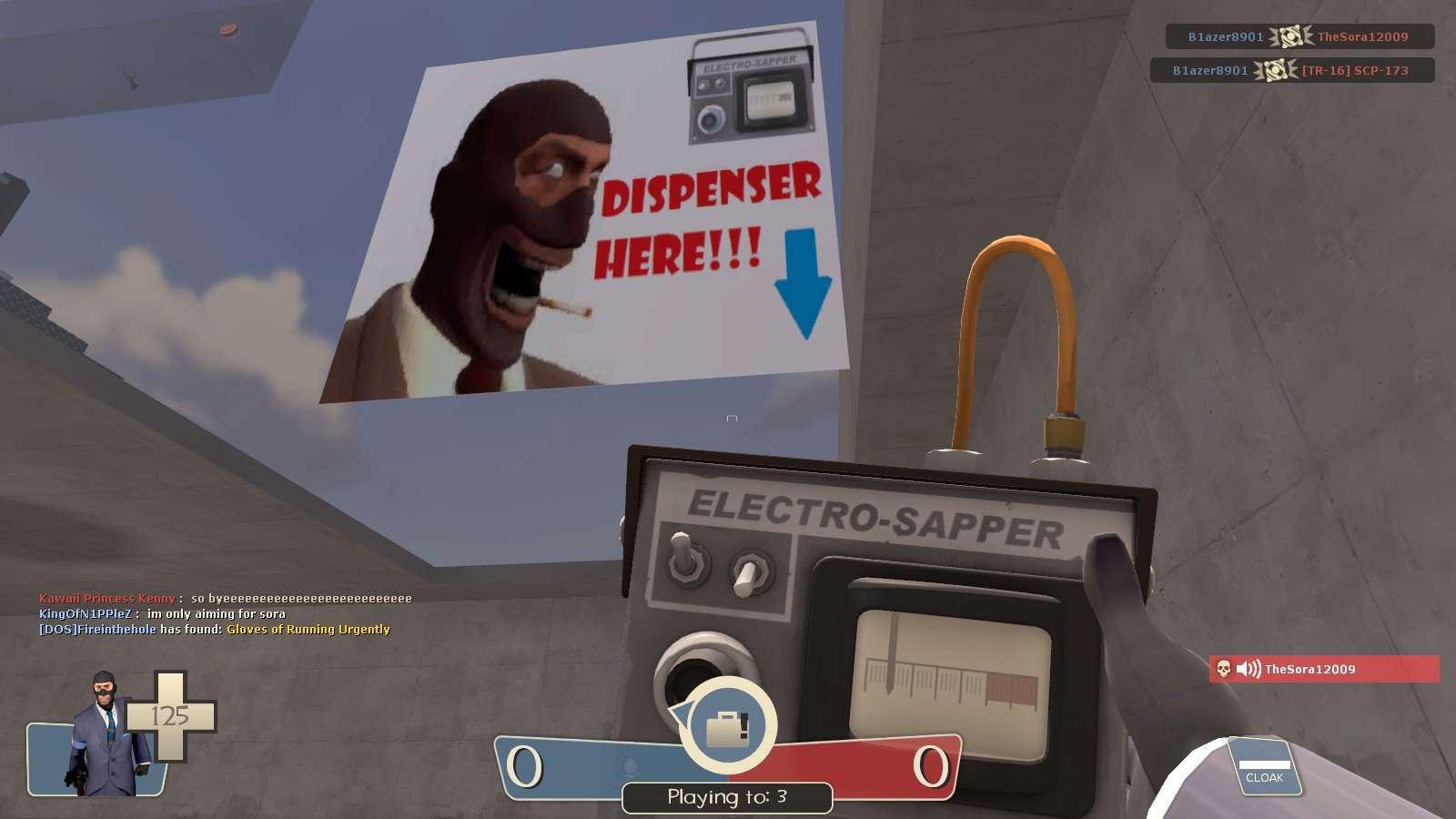Expand the chat message from Kawaii Princess Kenny

(x=223, y=599)
